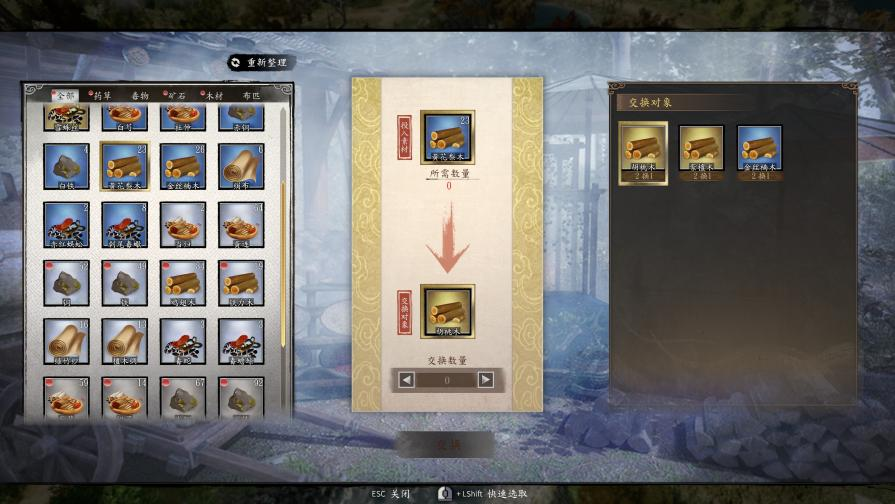This screenshot has height=504, width=895.
Task: Click the input material 黄花梨木 icon
Action: coord(447,137)
